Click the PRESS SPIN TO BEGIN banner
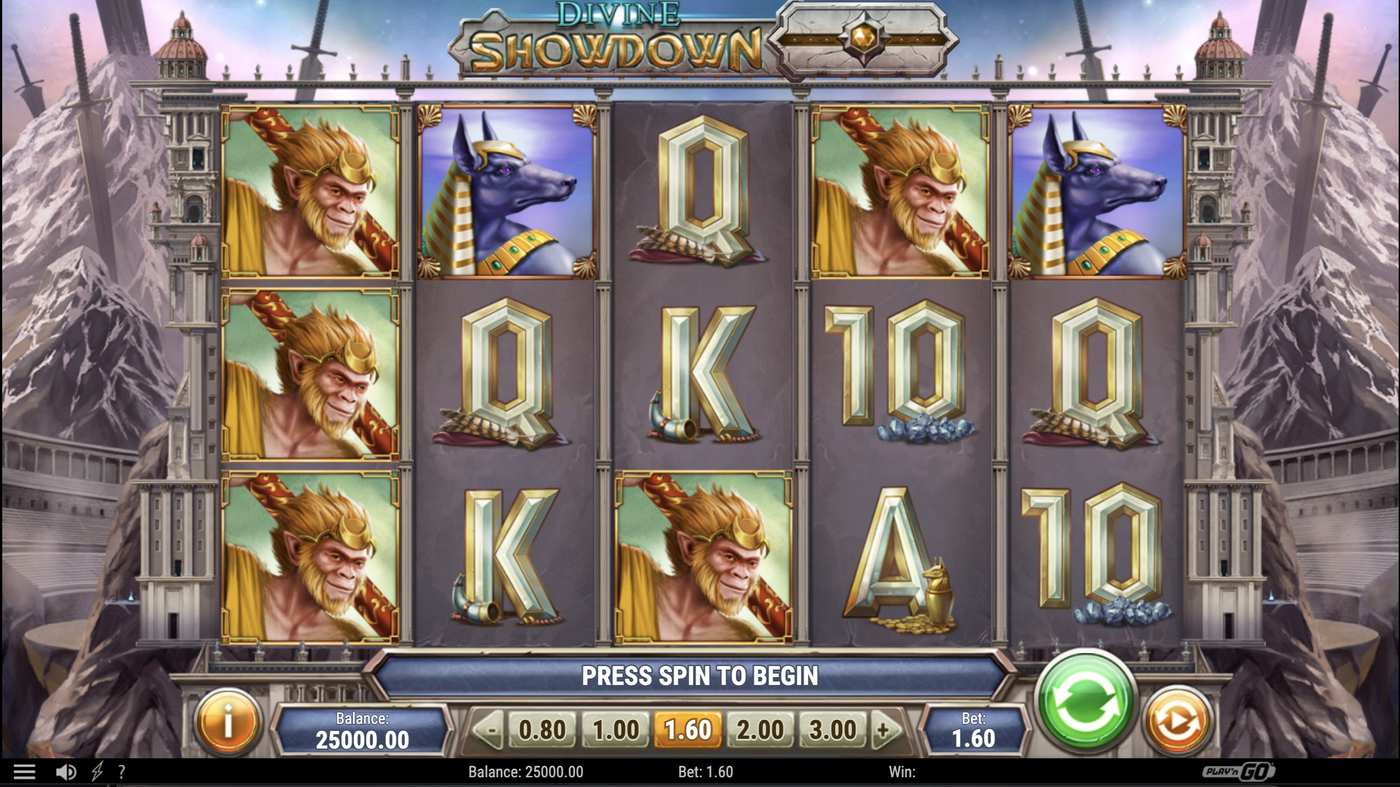 point(700,675)
